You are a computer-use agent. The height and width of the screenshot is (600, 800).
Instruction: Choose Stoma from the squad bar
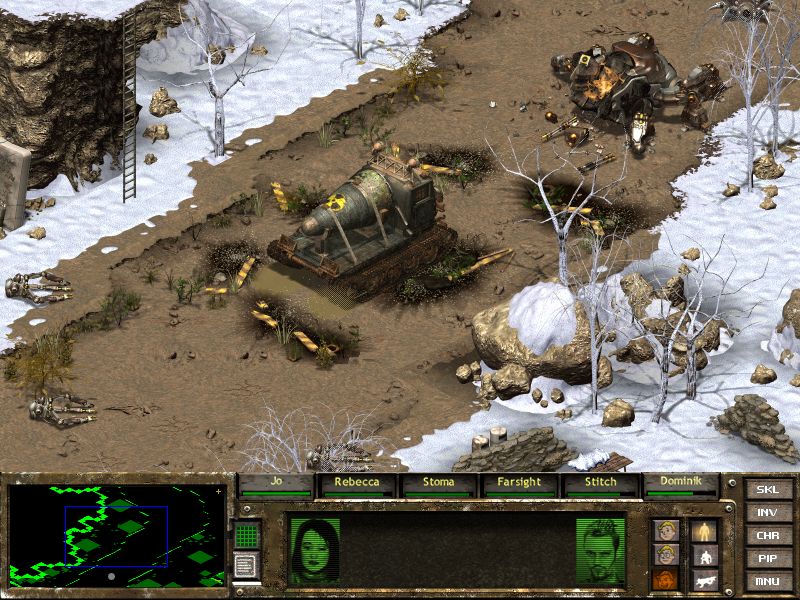click(439, 483)
